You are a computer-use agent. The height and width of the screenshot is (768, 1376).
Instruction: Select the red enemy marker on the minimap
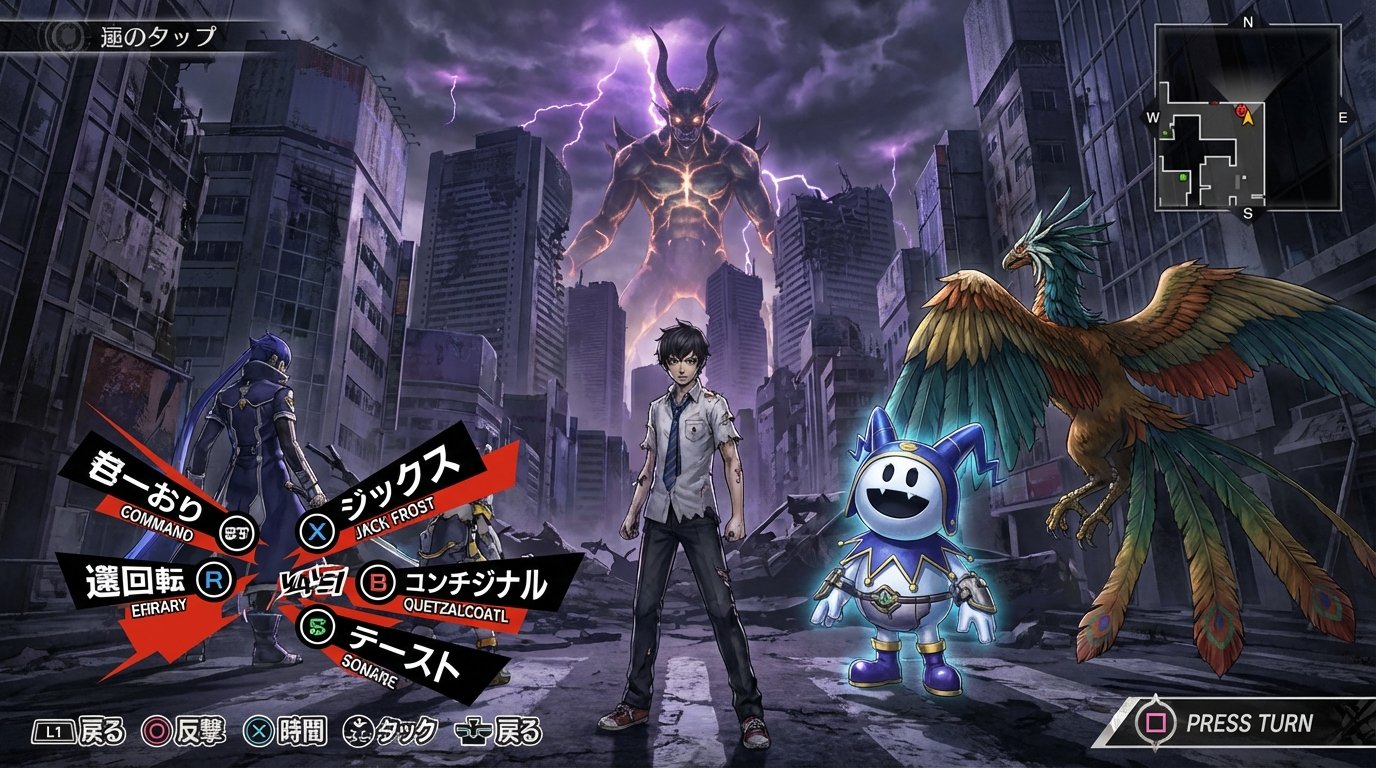point(1240,110)
